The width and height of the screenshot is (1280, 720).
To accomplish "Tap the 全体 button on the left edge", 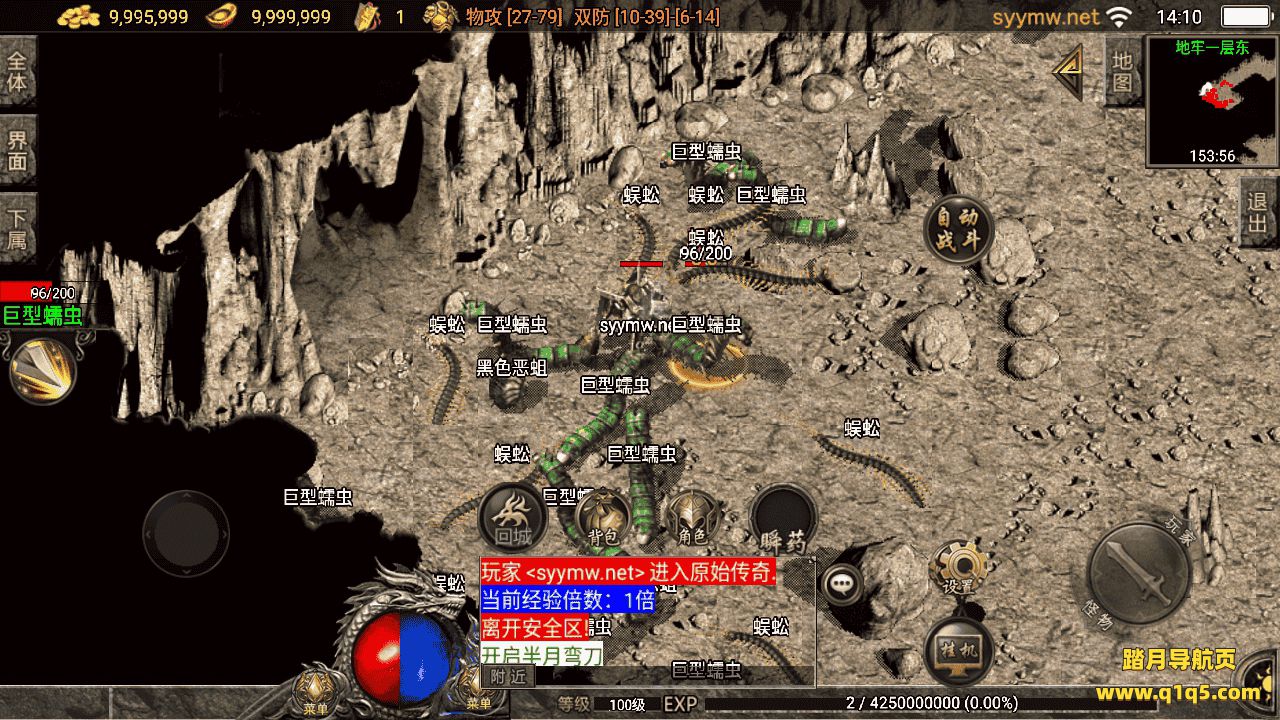I will coord(18,71).
